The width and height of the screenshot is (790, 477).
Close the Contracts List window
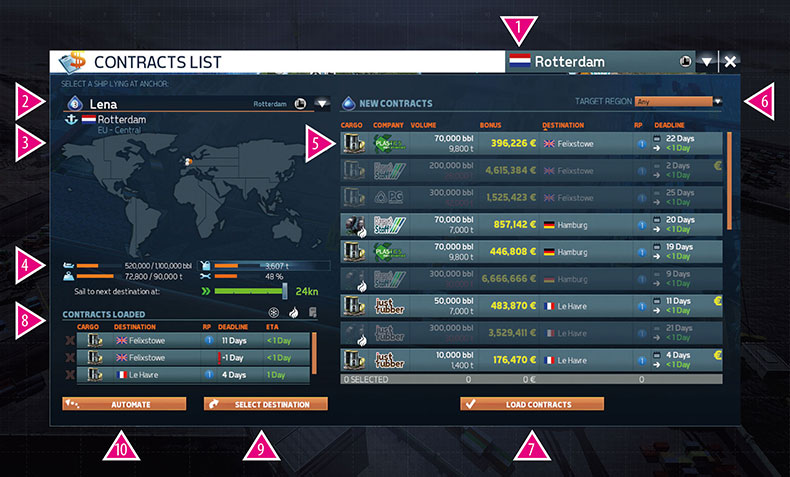731,62
